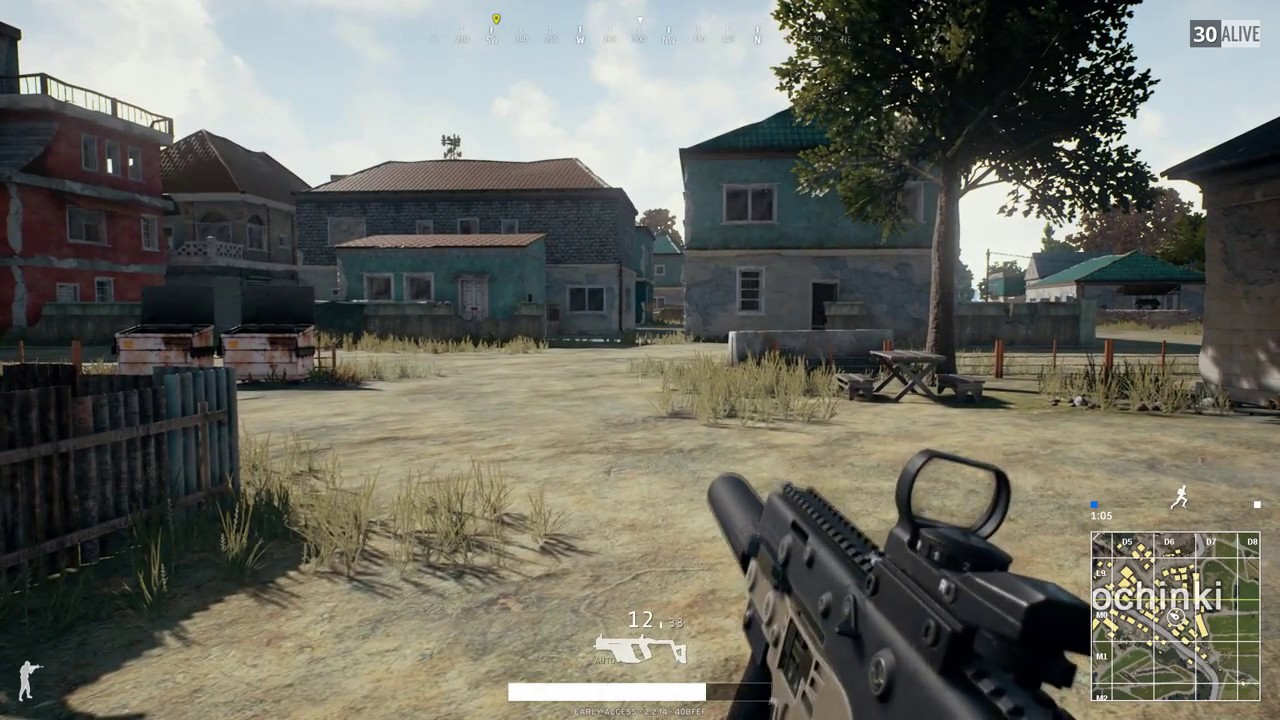Click the blue zone square beside the 1:05 timer
This screenshot has width=1280, height=720.
(1094, 504)
